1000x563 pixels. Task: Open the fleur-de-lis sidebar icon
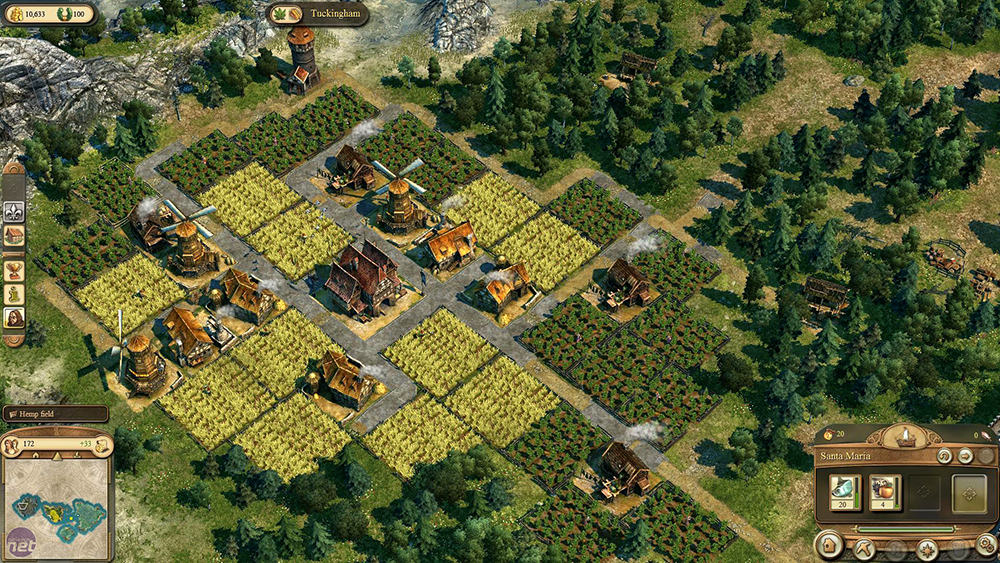point(14,211)
